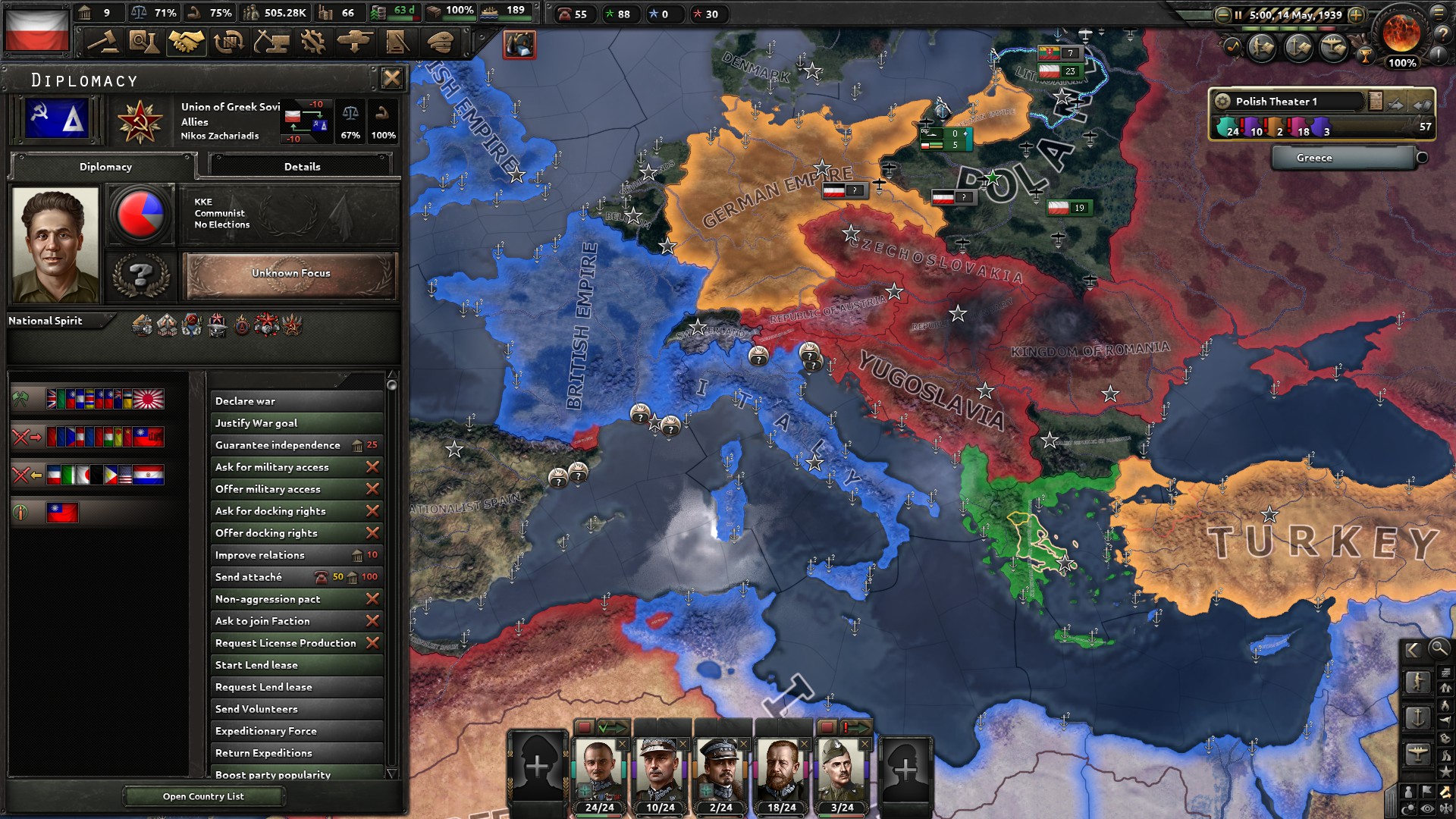1456x819 pixels.
Task: Open the Production view gears icon
Action: (x=312, y=42)
